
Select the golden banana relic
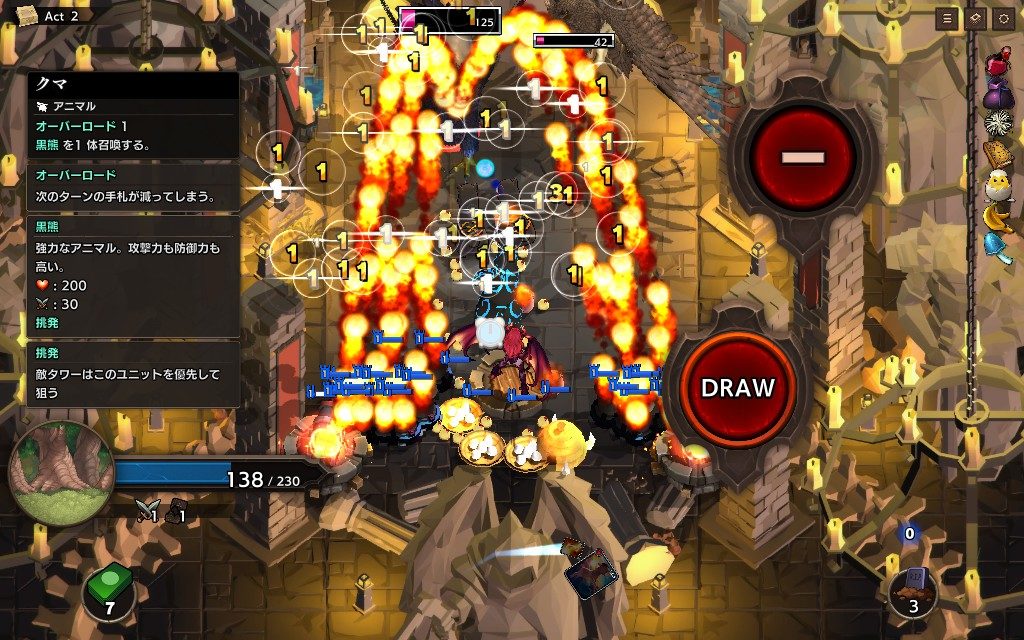tap(998, 216)
